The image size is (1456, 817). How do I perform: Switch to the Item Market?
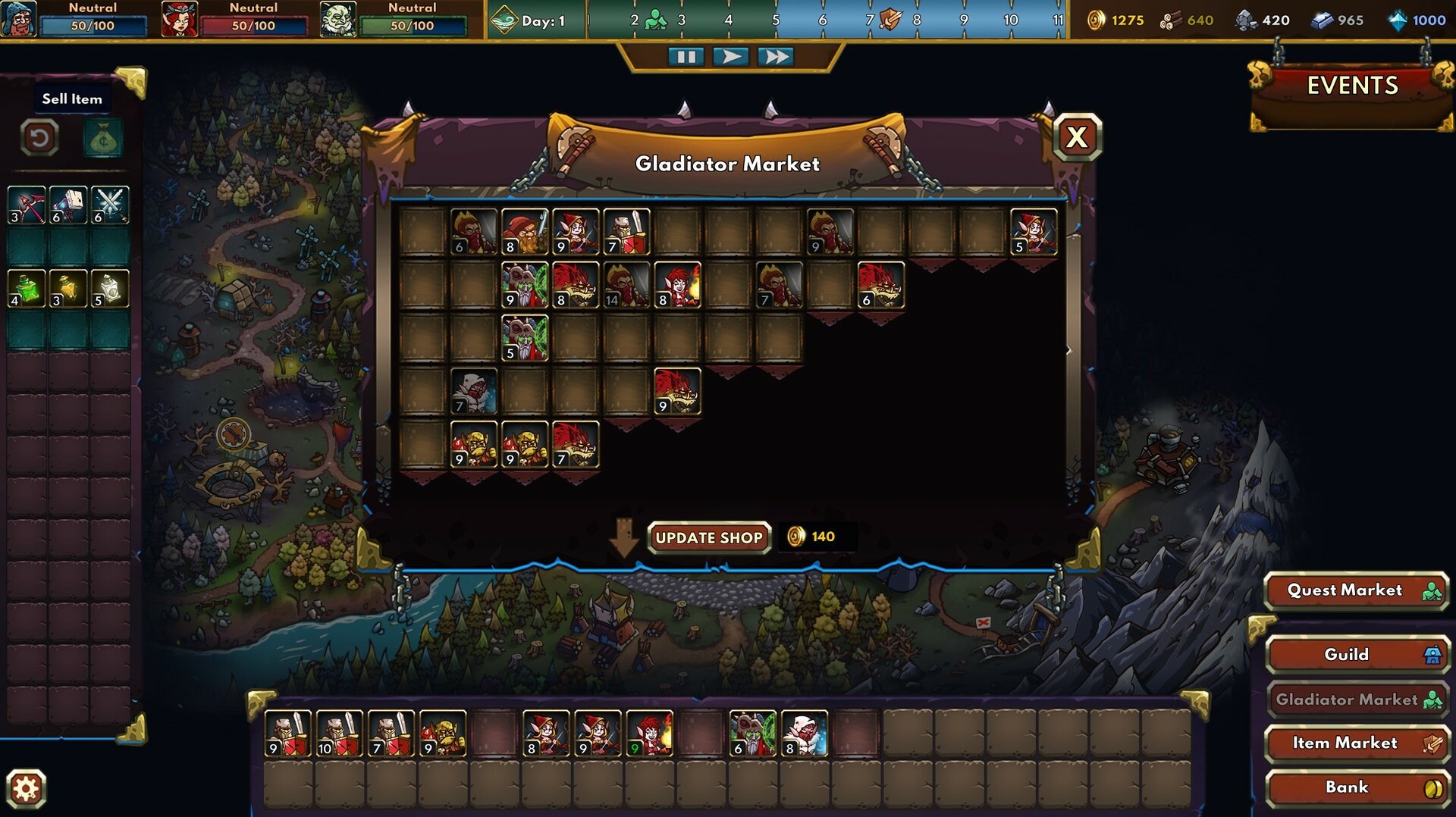click(x=1357, y=743)
